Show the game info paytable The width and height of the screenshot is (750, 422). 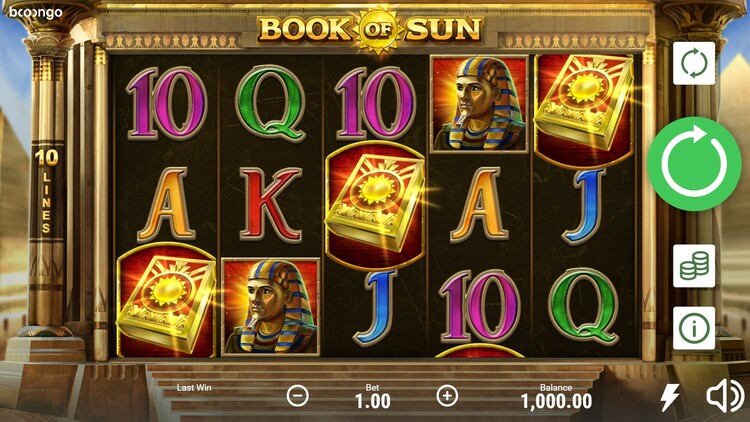tap(693, 327)
